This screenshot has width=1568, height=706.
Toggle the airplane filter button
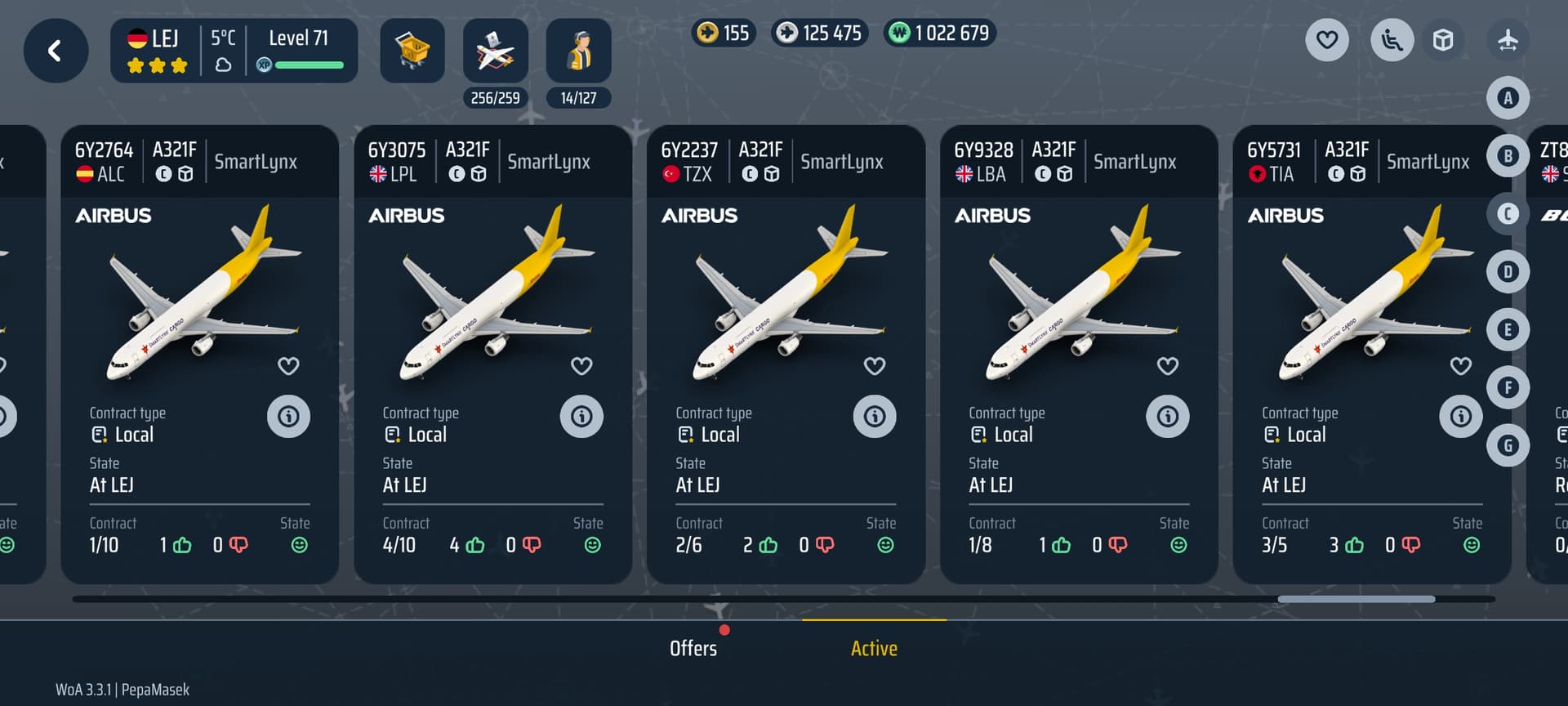(x=1508, y=39)
